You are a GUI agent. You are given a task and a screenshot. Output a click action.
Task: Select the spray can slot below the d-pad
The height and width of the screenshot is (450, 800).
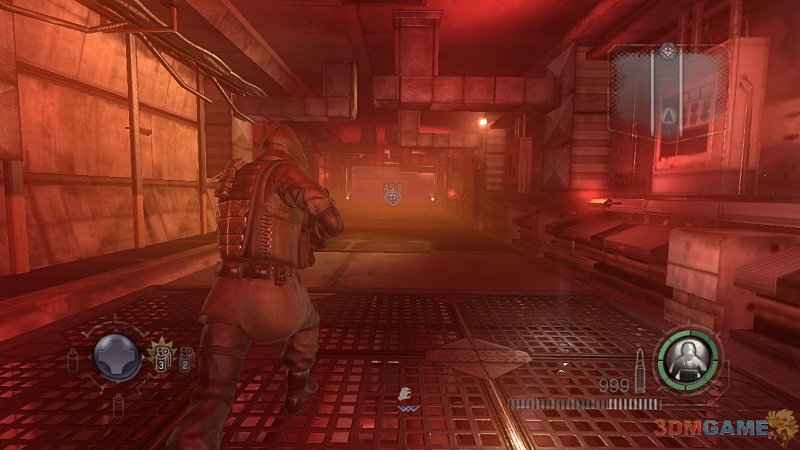pos(118,404)
